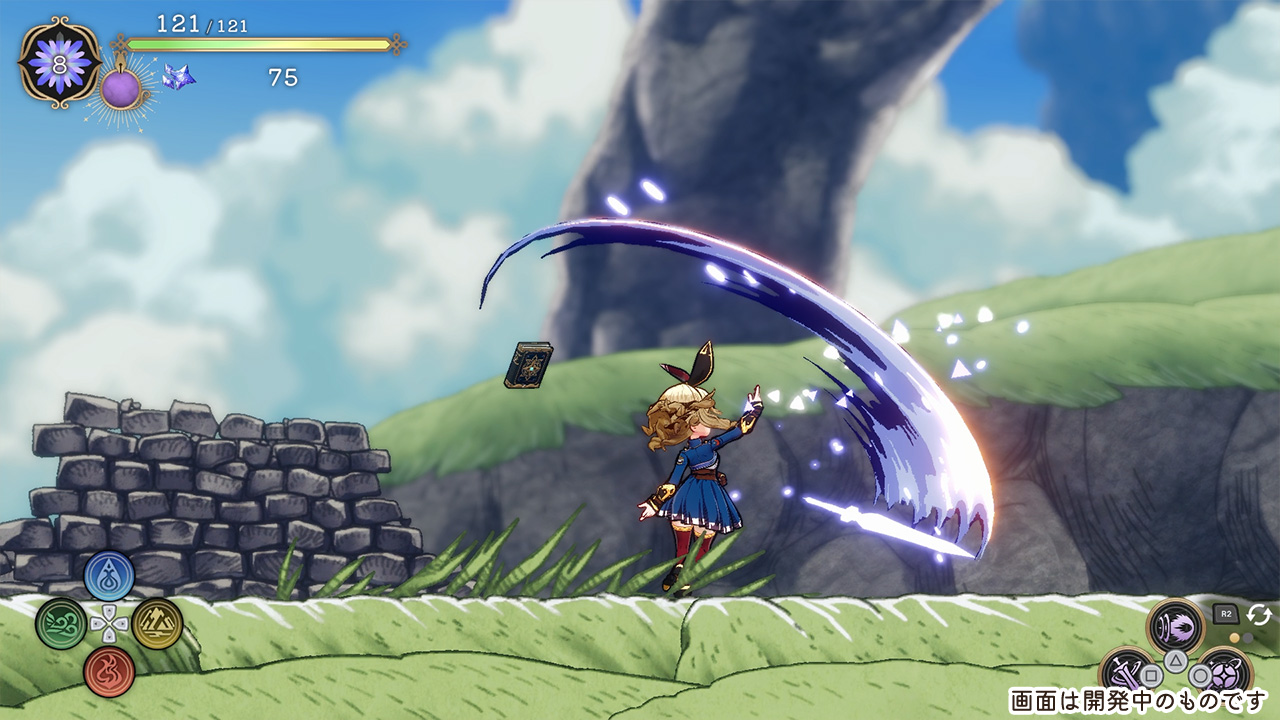Select the purple flower level emblem
This screenshot has height=720, width=1280.
tap(59, 61)
